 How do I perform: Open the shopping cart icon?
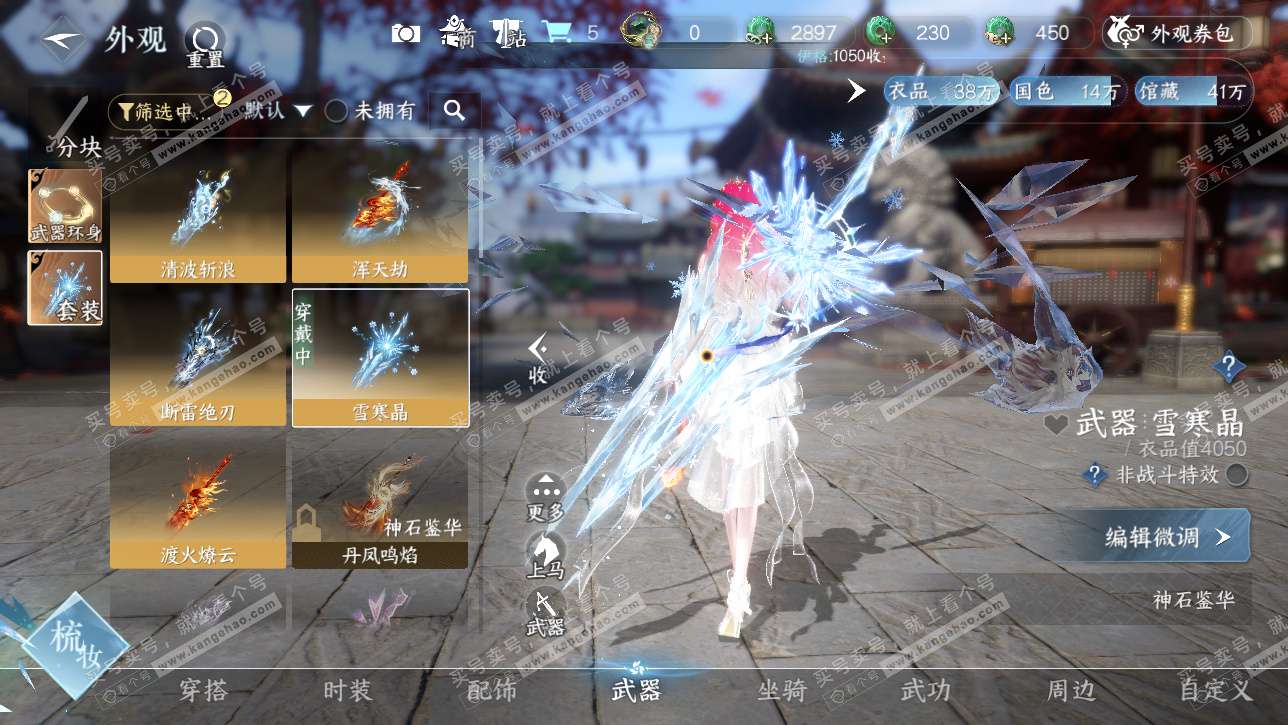tap(555, 33)
